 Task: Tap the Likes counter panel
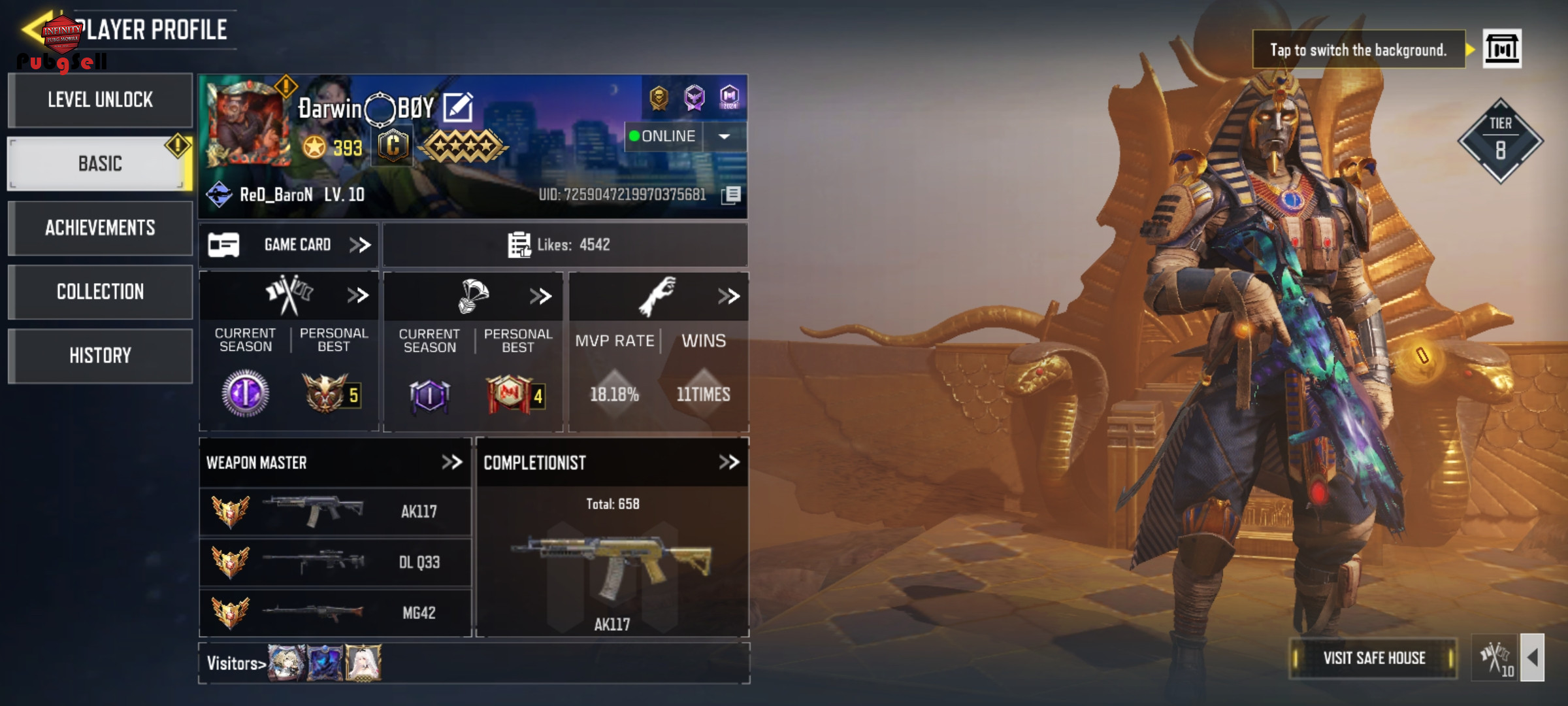[564, 245]
